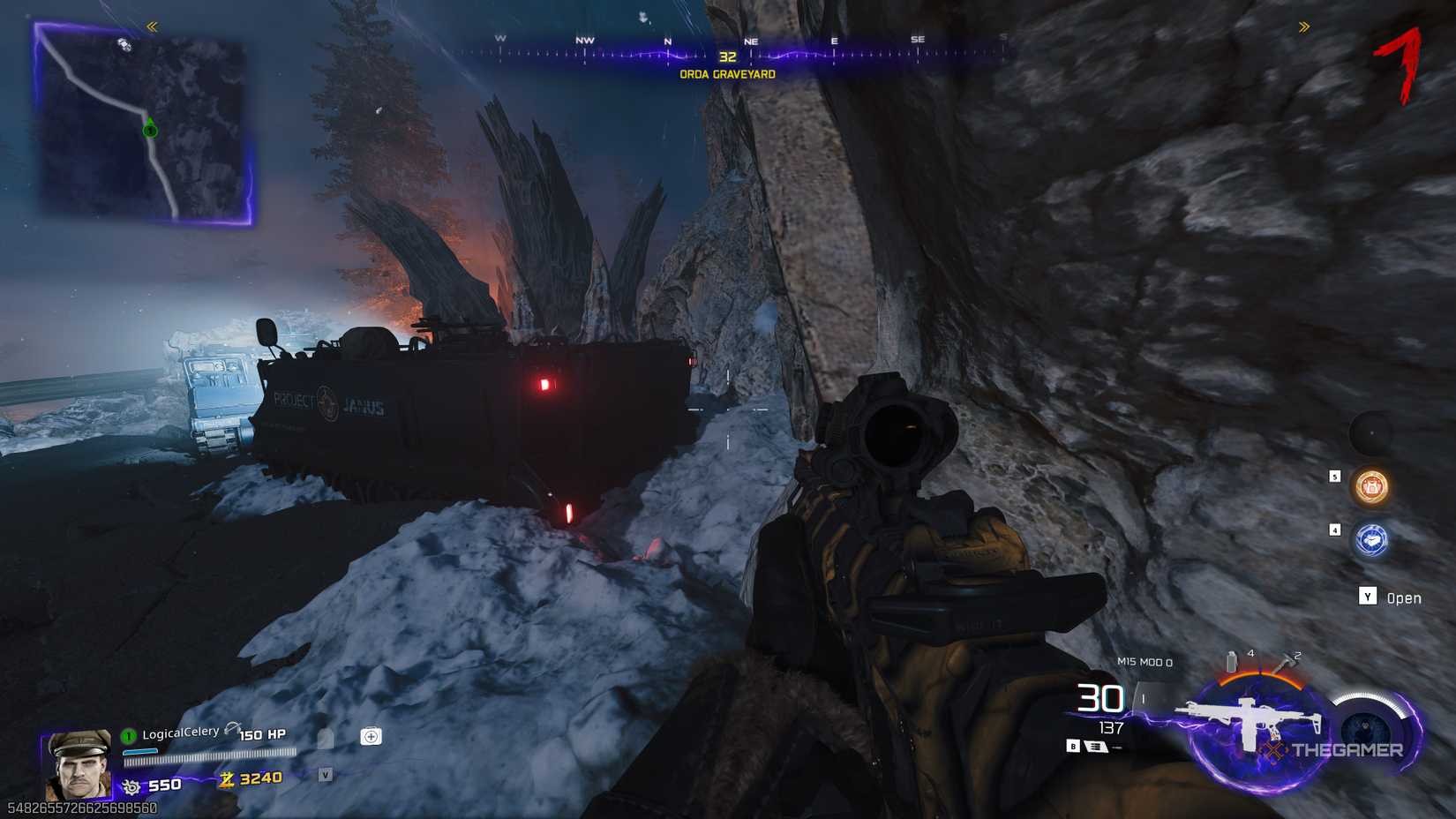Open the mystery box with the Y prompt
1456x819 pixels.
coord(1367,597)
